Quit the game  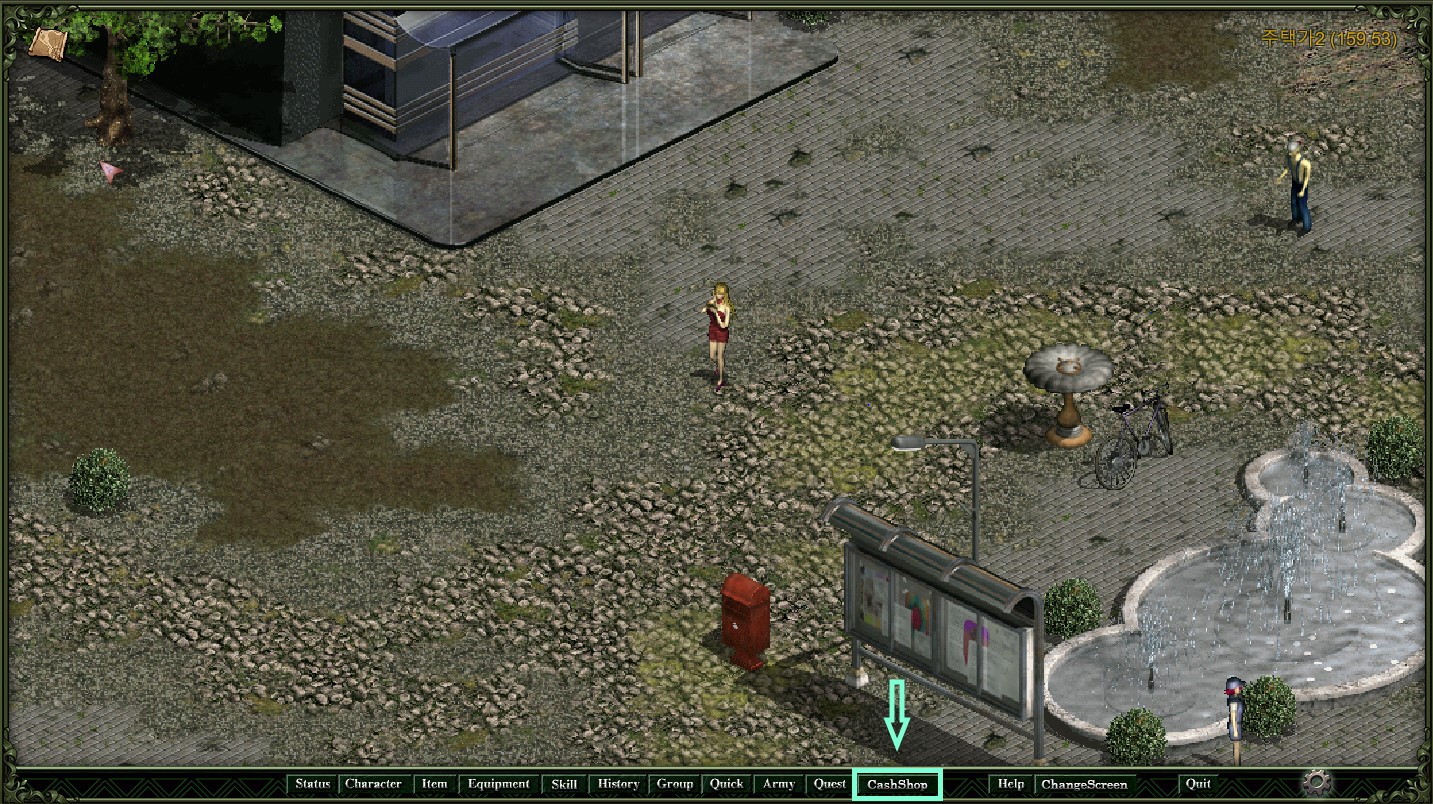pyautogui.click(x=1197, y=784)
